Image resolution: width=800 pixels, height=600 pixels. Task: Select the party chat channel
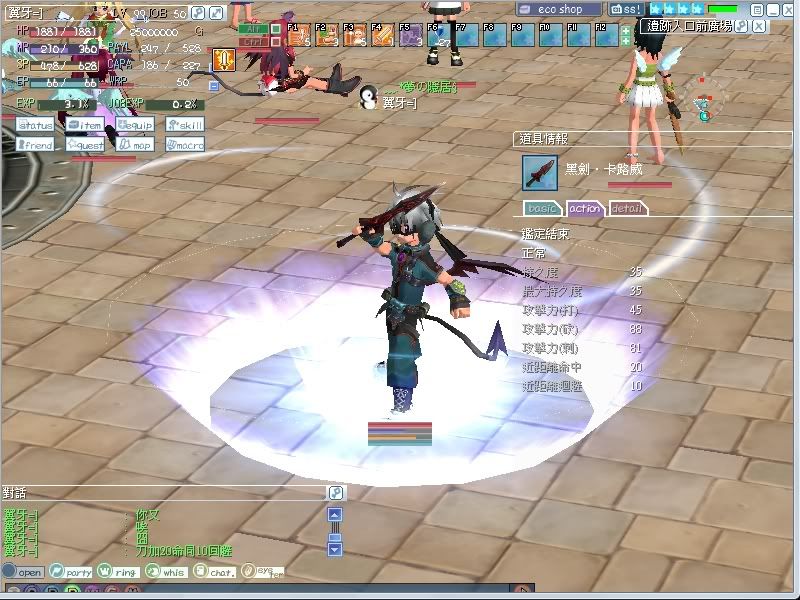pos(72,572)
